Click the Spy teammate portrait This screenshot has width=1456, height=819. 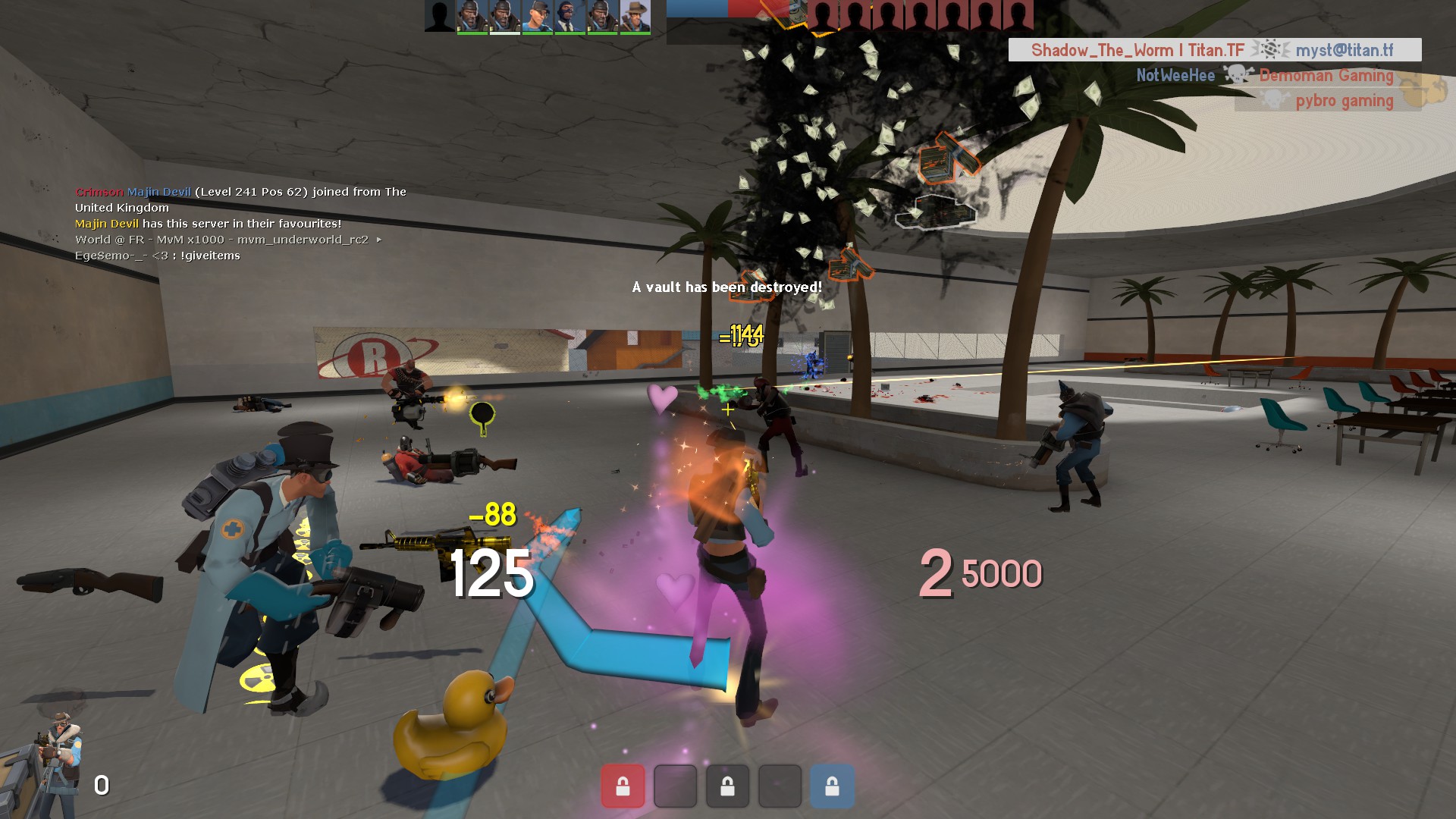tap(570, 17)
